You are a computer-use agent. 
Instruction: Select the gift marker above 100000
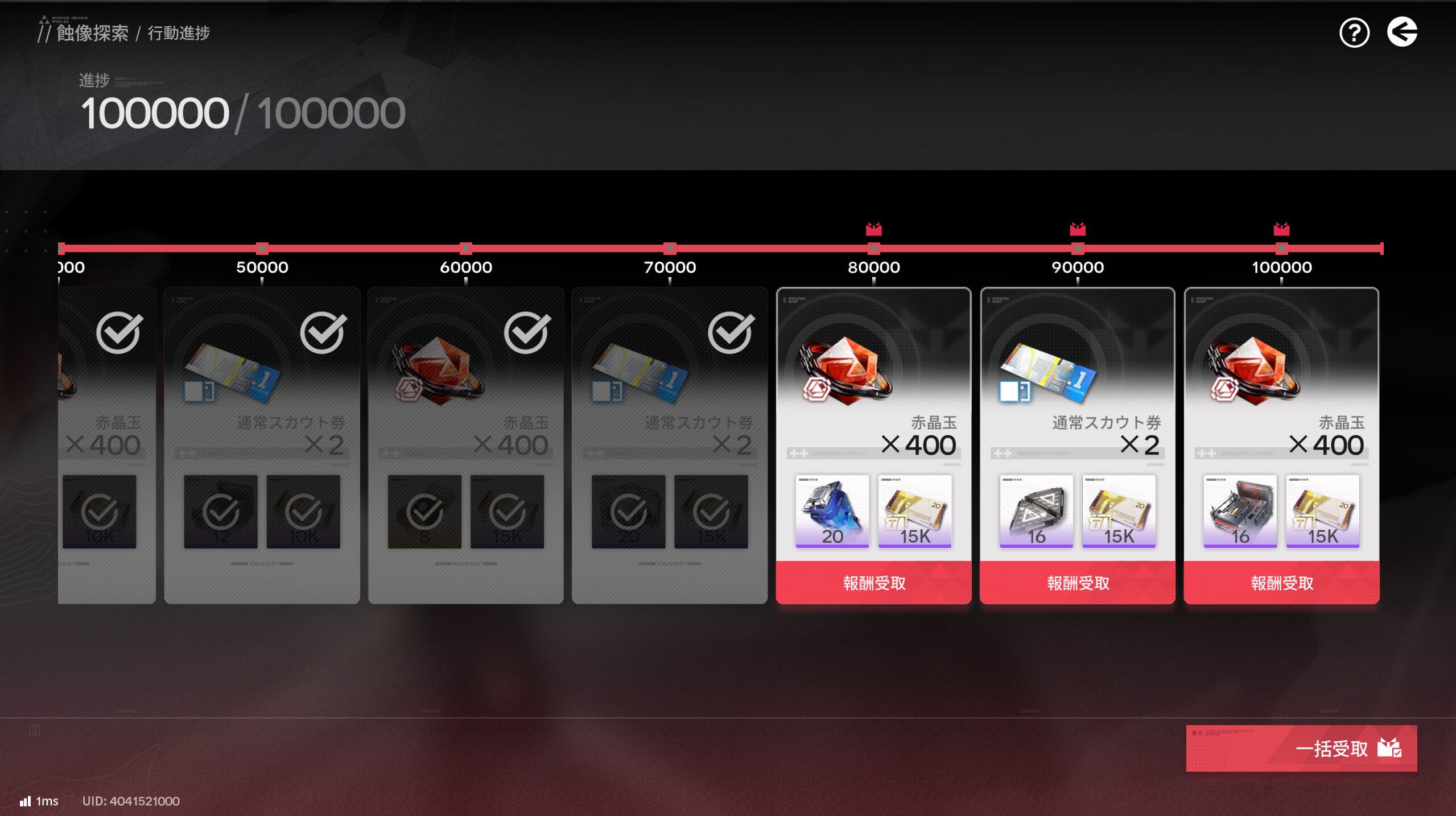coord(1281,229)
